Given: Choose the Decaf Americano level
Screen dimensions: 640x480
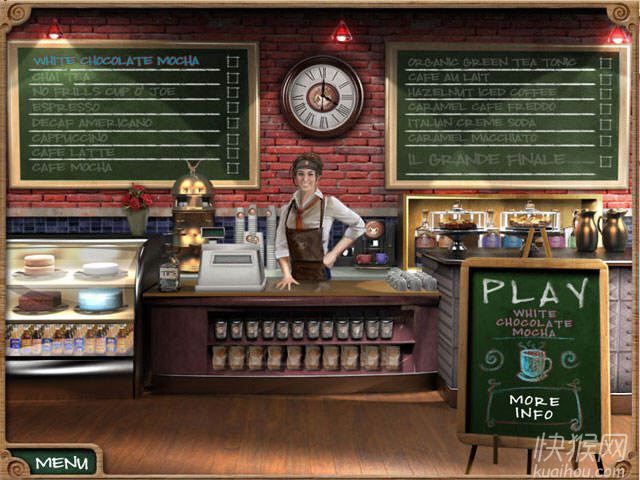Looking at the screenshot, I should click(92, 122).
